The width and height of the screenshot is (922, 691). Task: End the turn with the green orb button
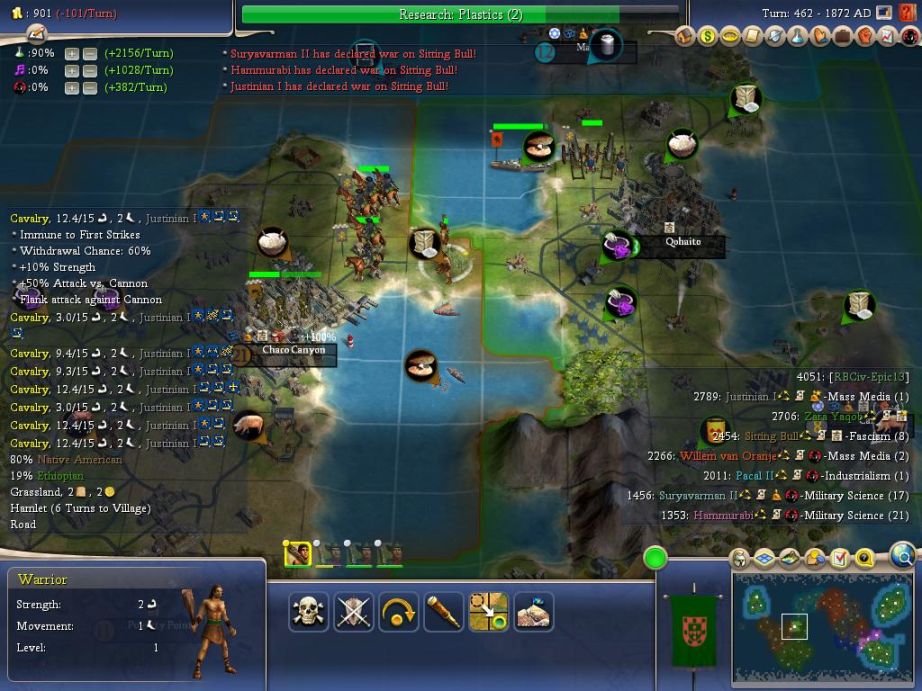(655, 558)
